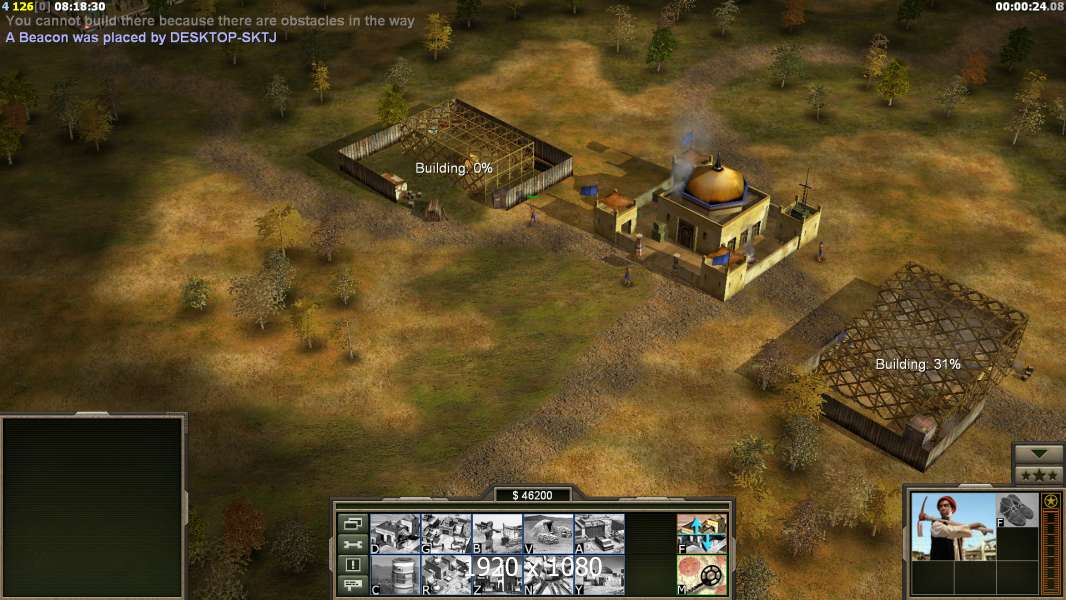Select the build icon labeled A

pyautogui.click(x=599, y=533)
